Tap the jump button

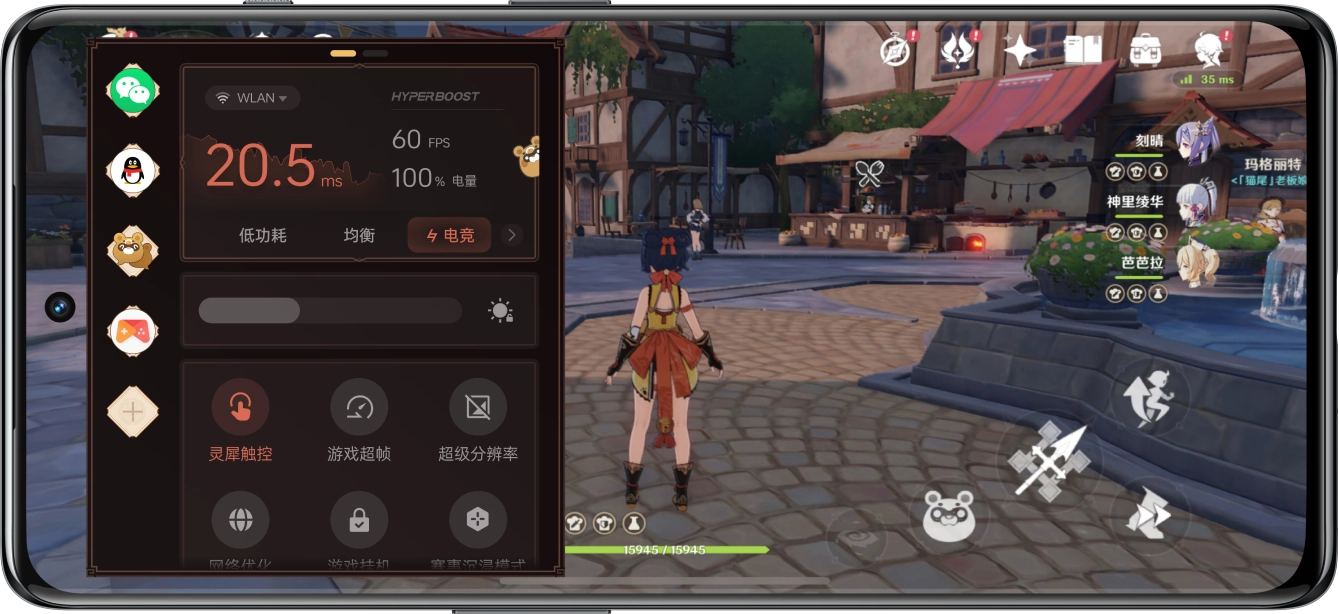click(x=1156, y=395)
